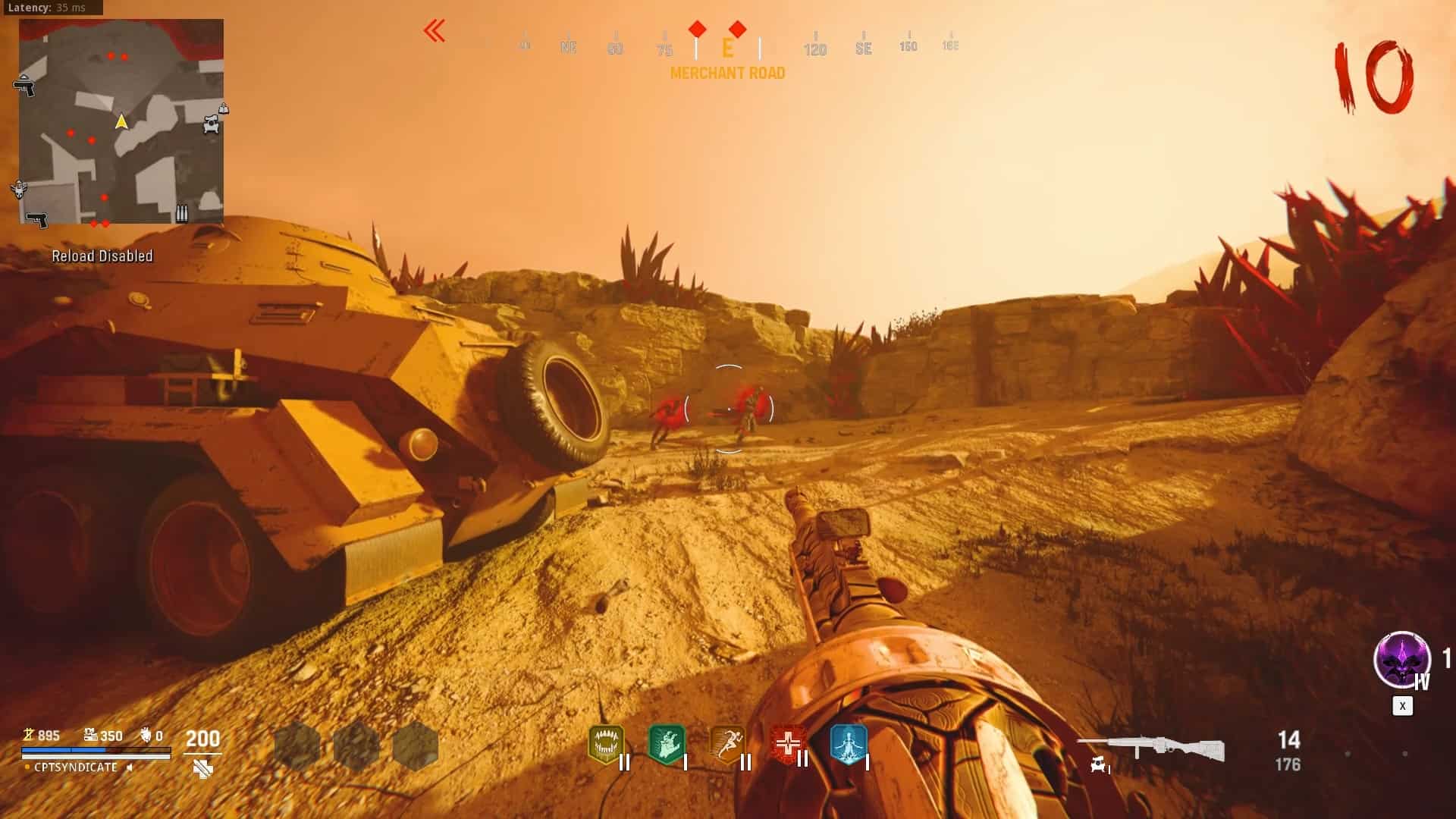
Task: Click the olive fanged-jaw perk icon
Action: coord(606,745)
